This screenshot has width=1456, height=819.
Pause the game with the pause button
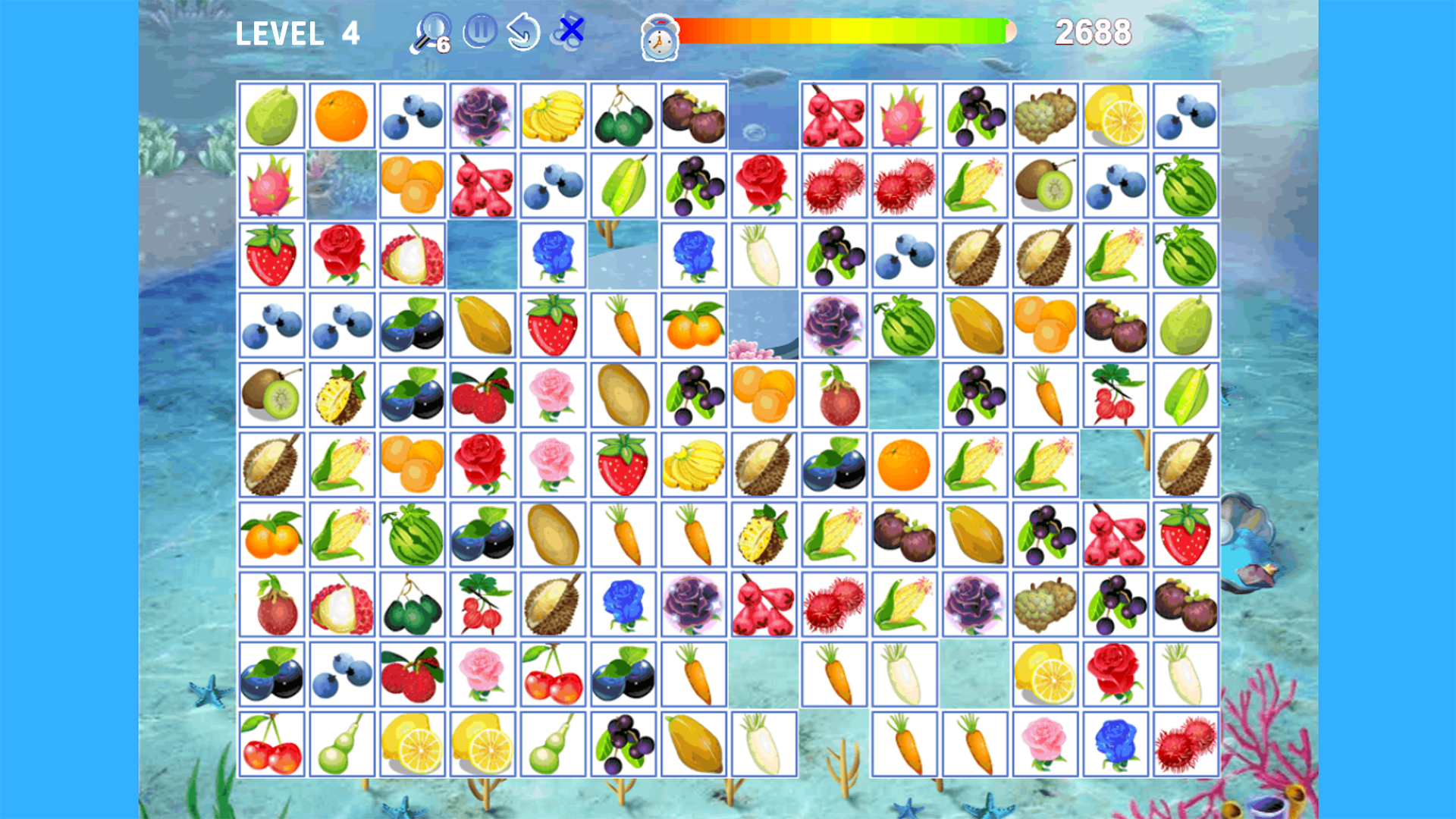point(479,30)
